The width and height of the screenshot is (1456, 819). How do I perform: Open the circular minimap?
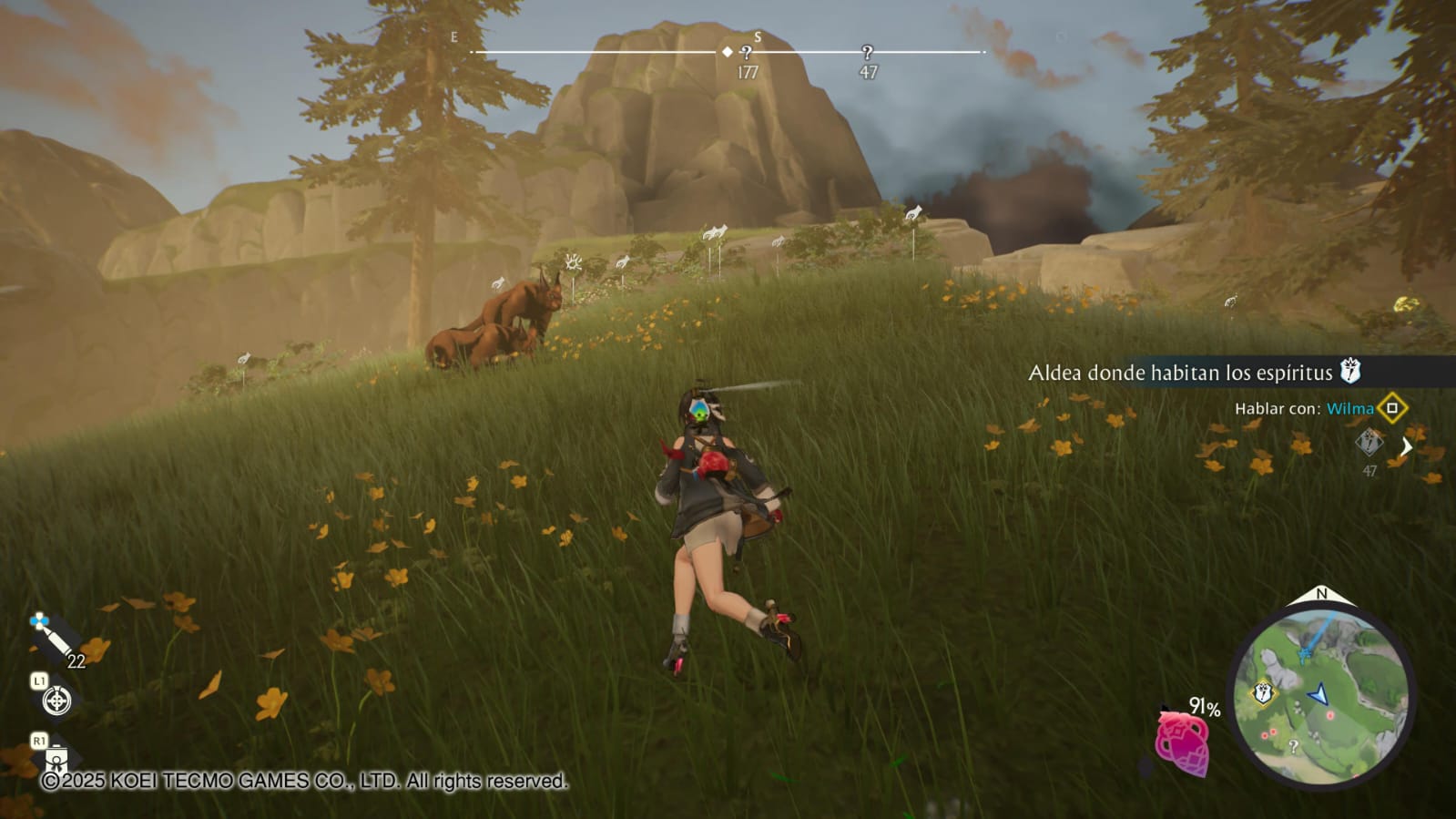[x=1320, y=694]
